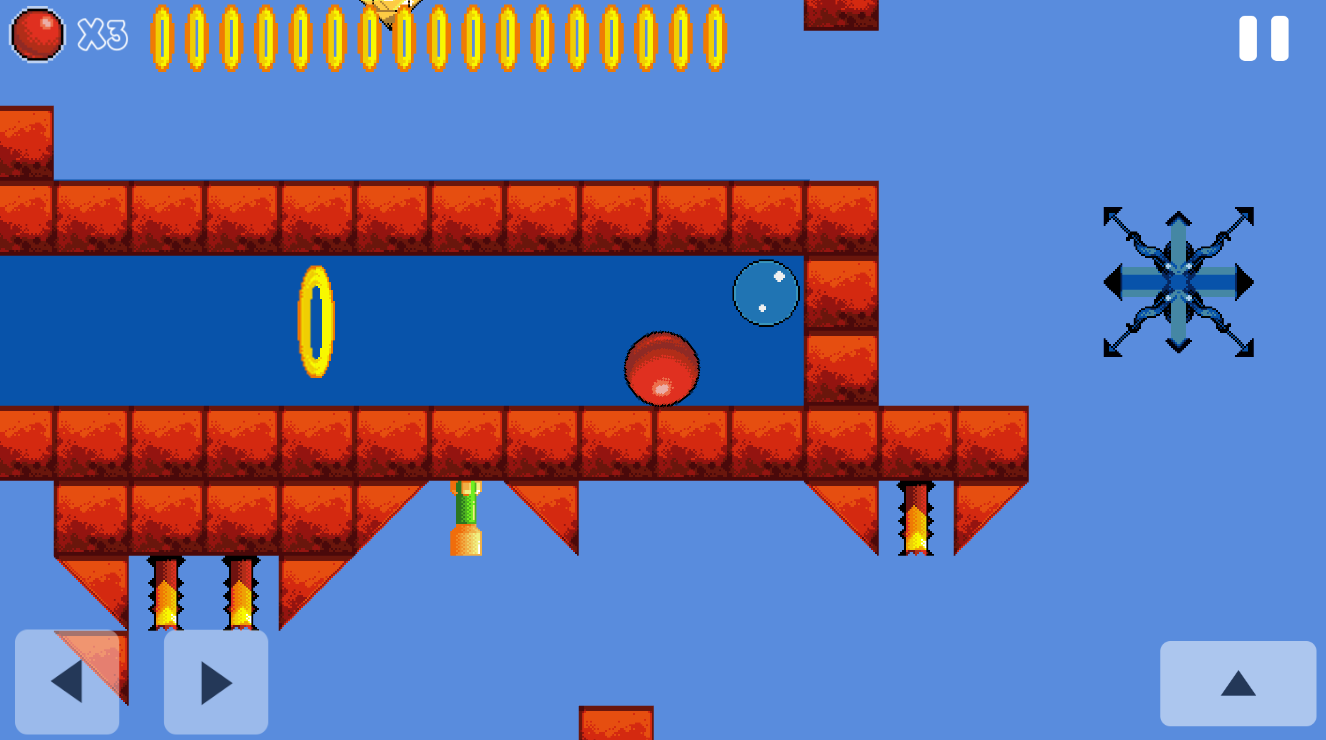This screenshot has width=1326, height=740.
Task: Tap the flame spike trap below the platform
Action: click(x=240, y=595)
